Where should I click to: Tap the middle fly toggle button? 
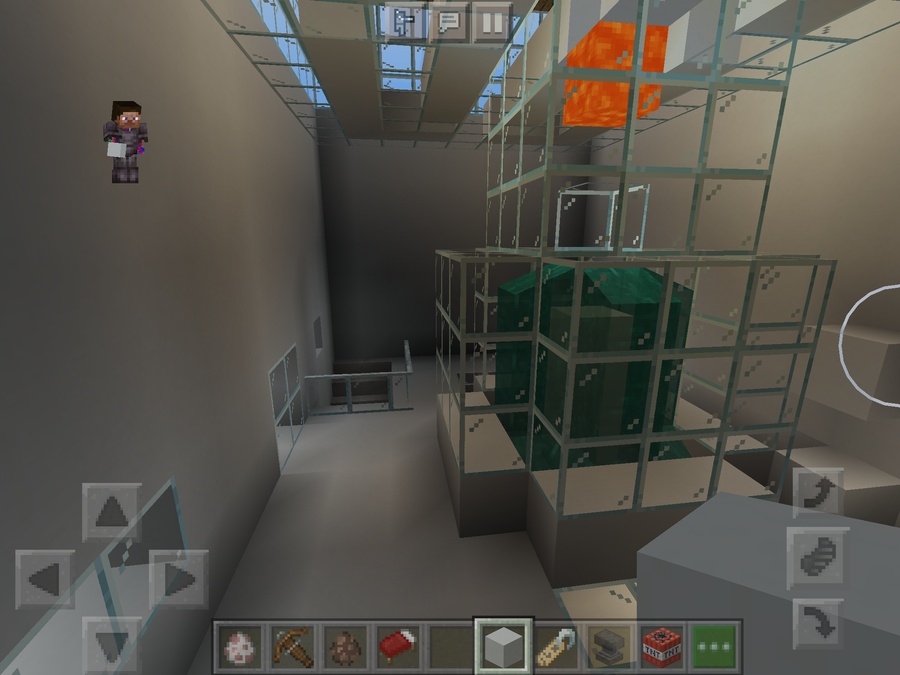pos(819,558)
